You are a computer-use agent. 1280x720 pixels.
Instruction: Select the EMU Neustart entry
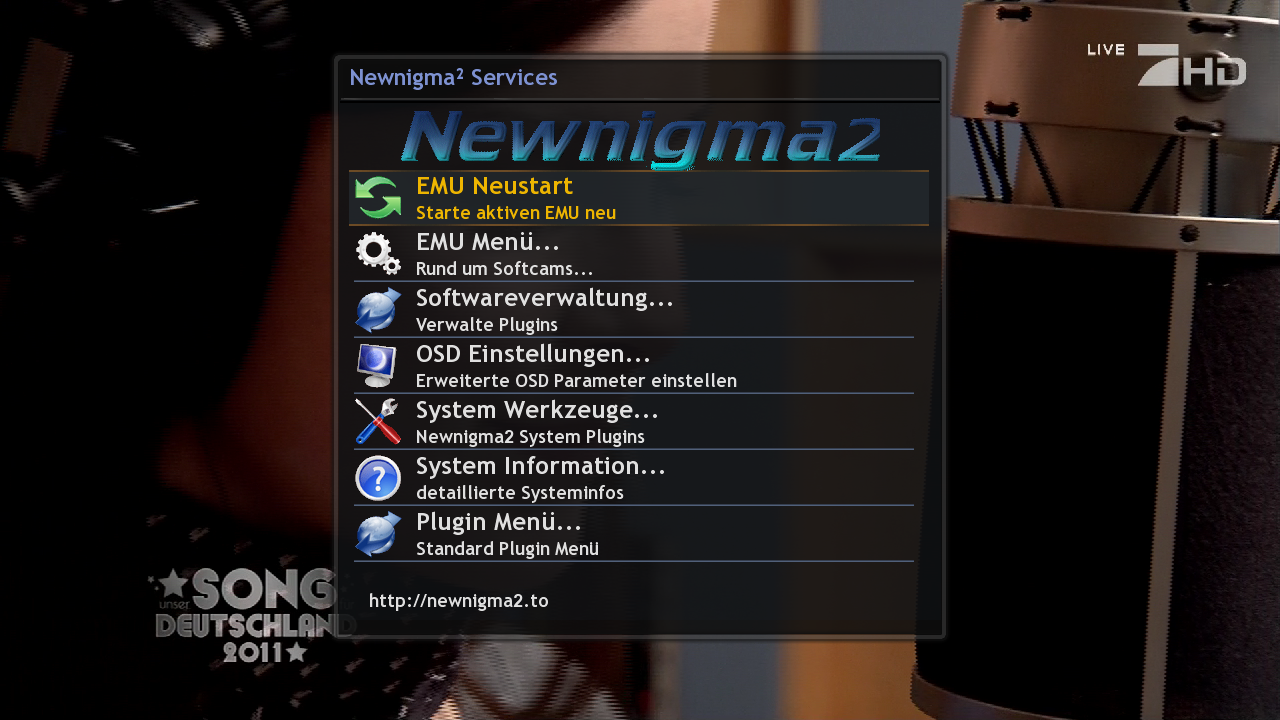pos(494,187)
